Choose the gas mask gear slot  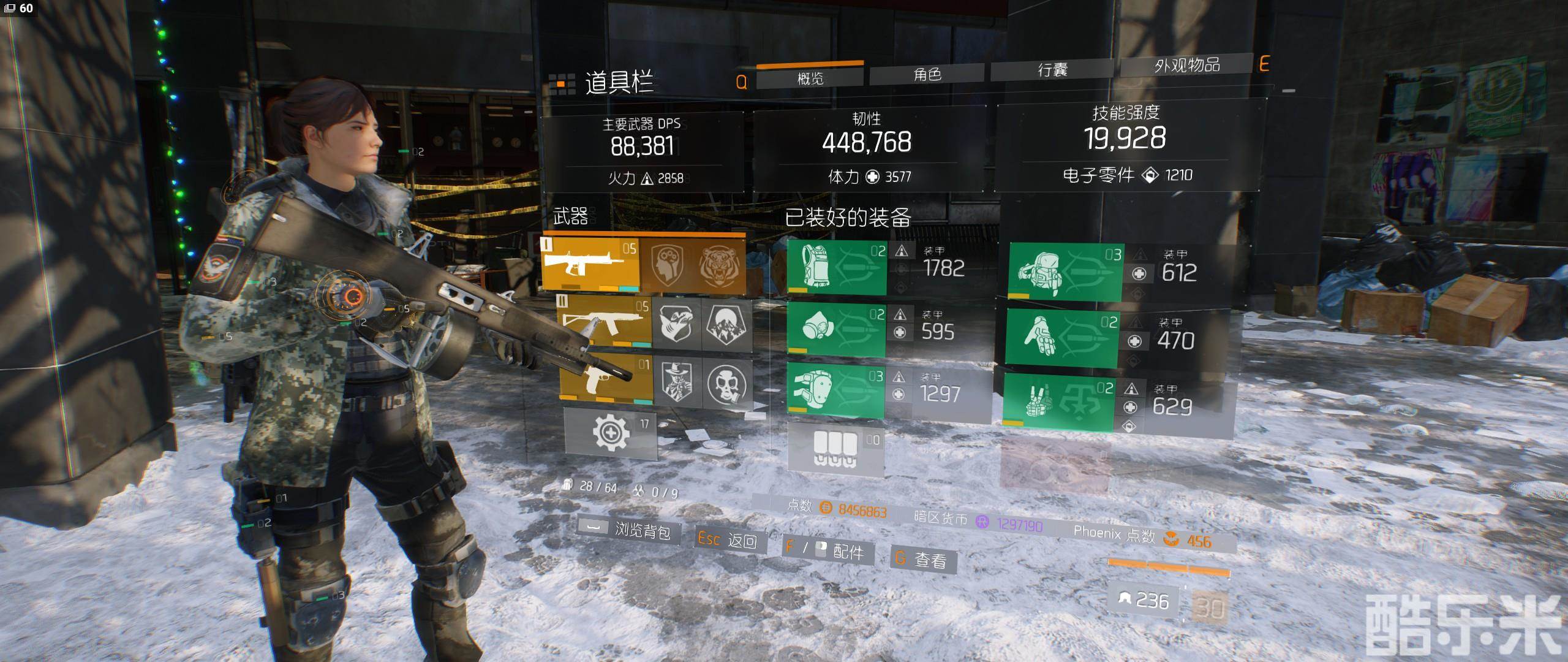click(835, 329)
